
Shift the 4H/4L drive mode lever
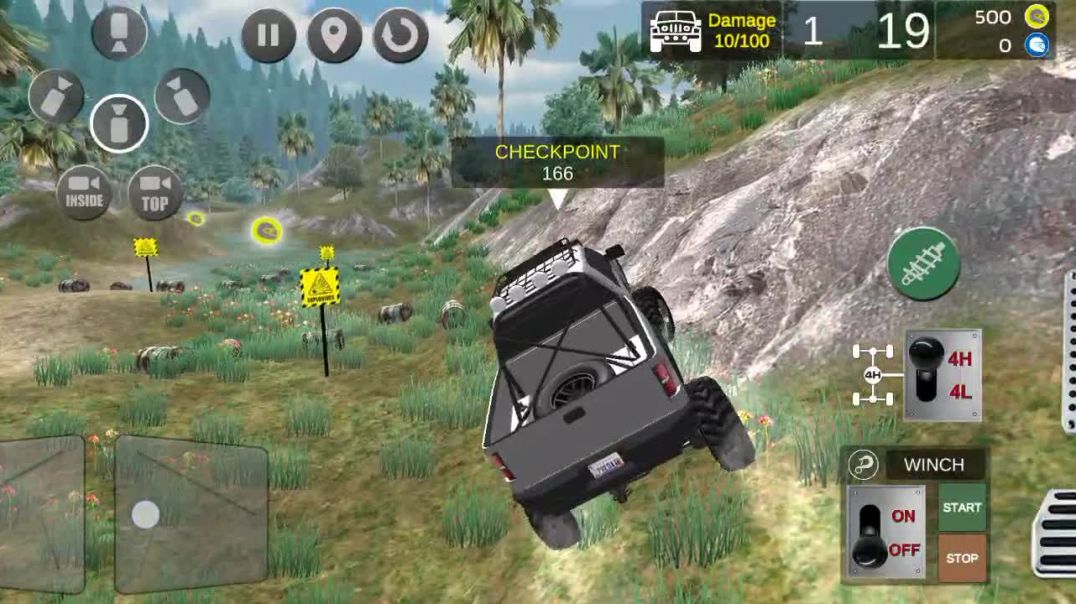[928, 374]
